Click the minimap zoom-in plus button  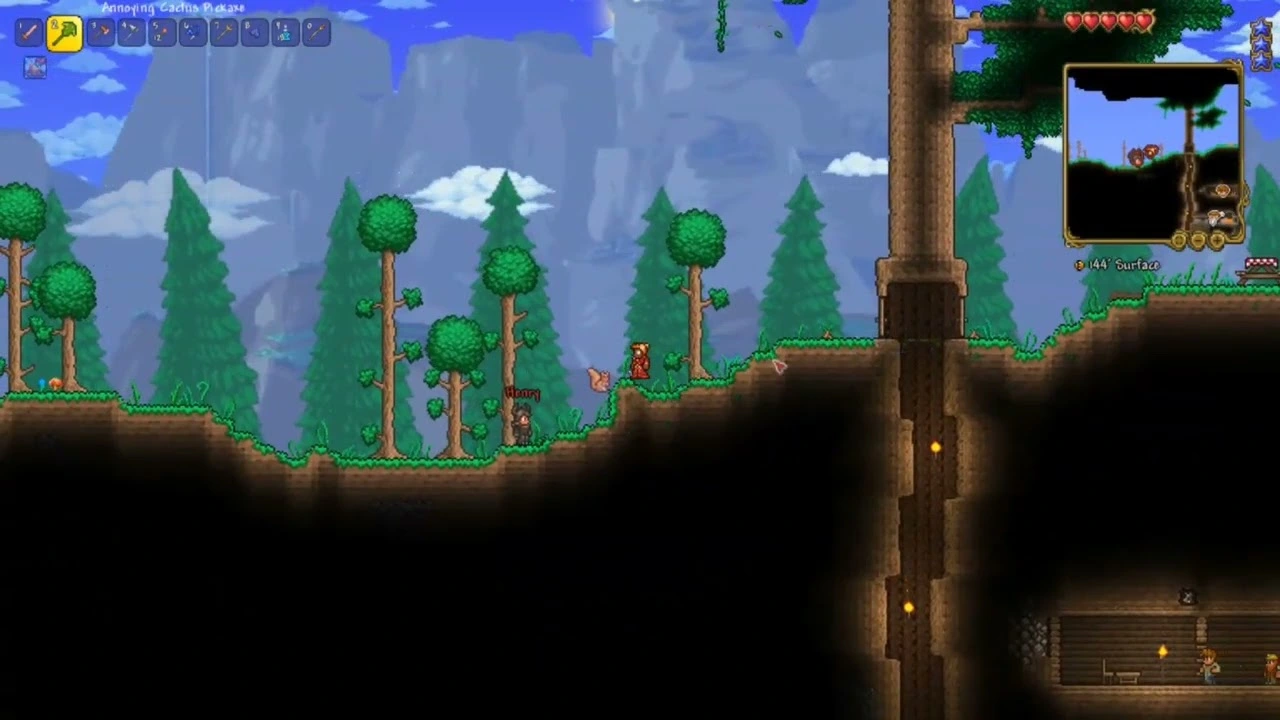click(x=1217, y=240)
